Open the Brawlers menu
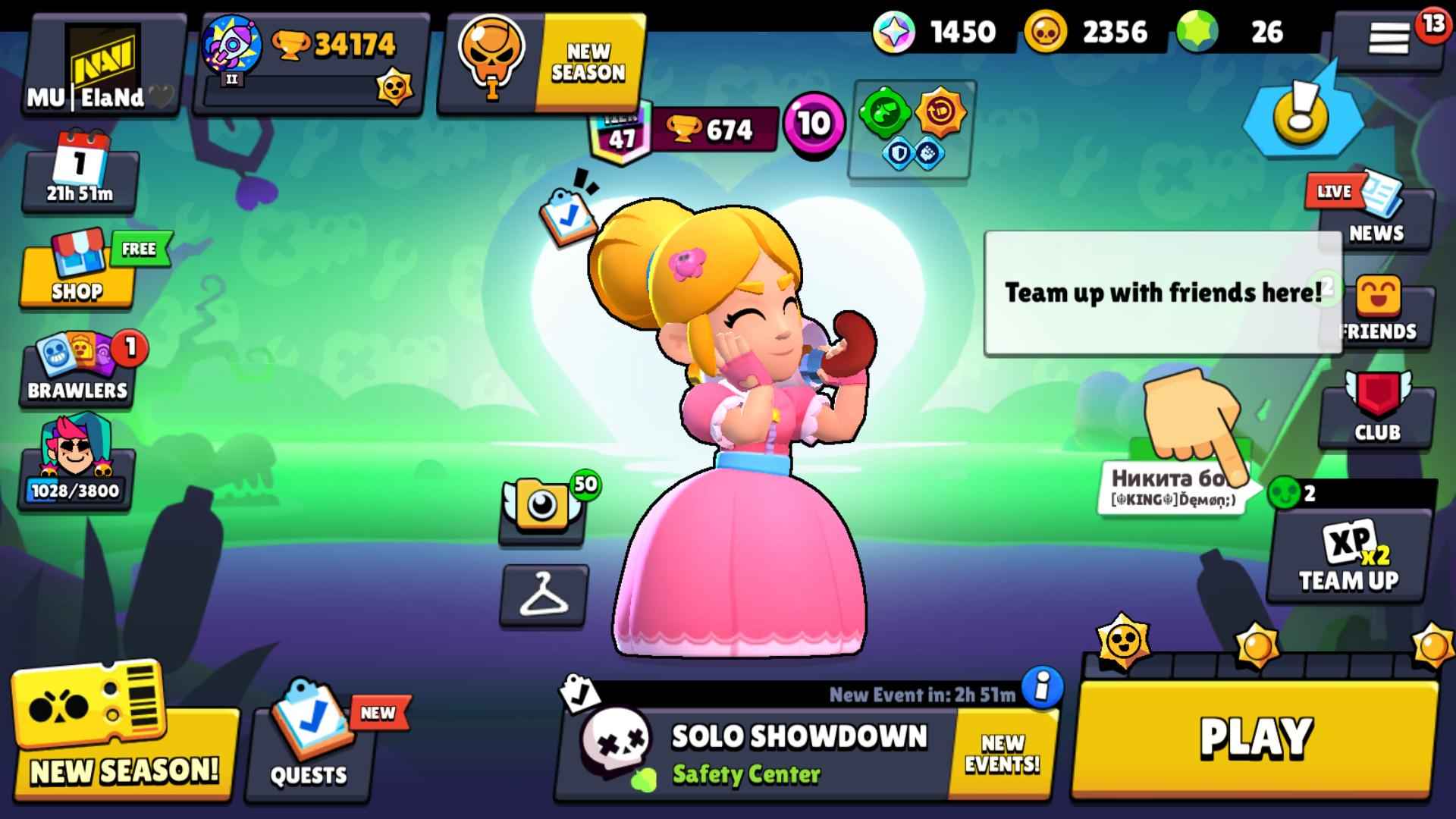Image resolution: width=1456 pixels, height=819 pixels. 76,372
